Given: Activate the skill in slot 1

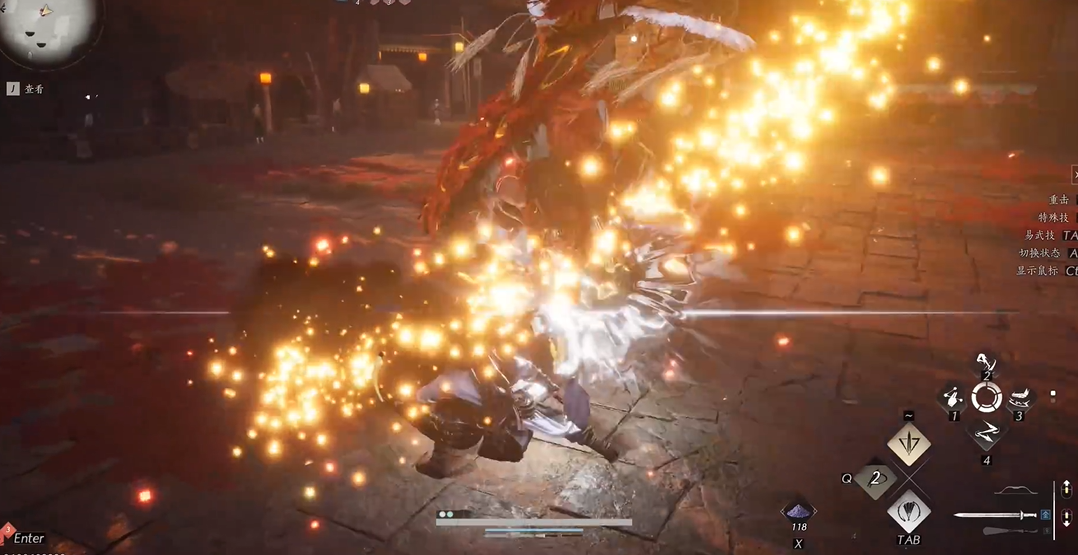Looking at the screenshot, I should (x=953, y=399).
